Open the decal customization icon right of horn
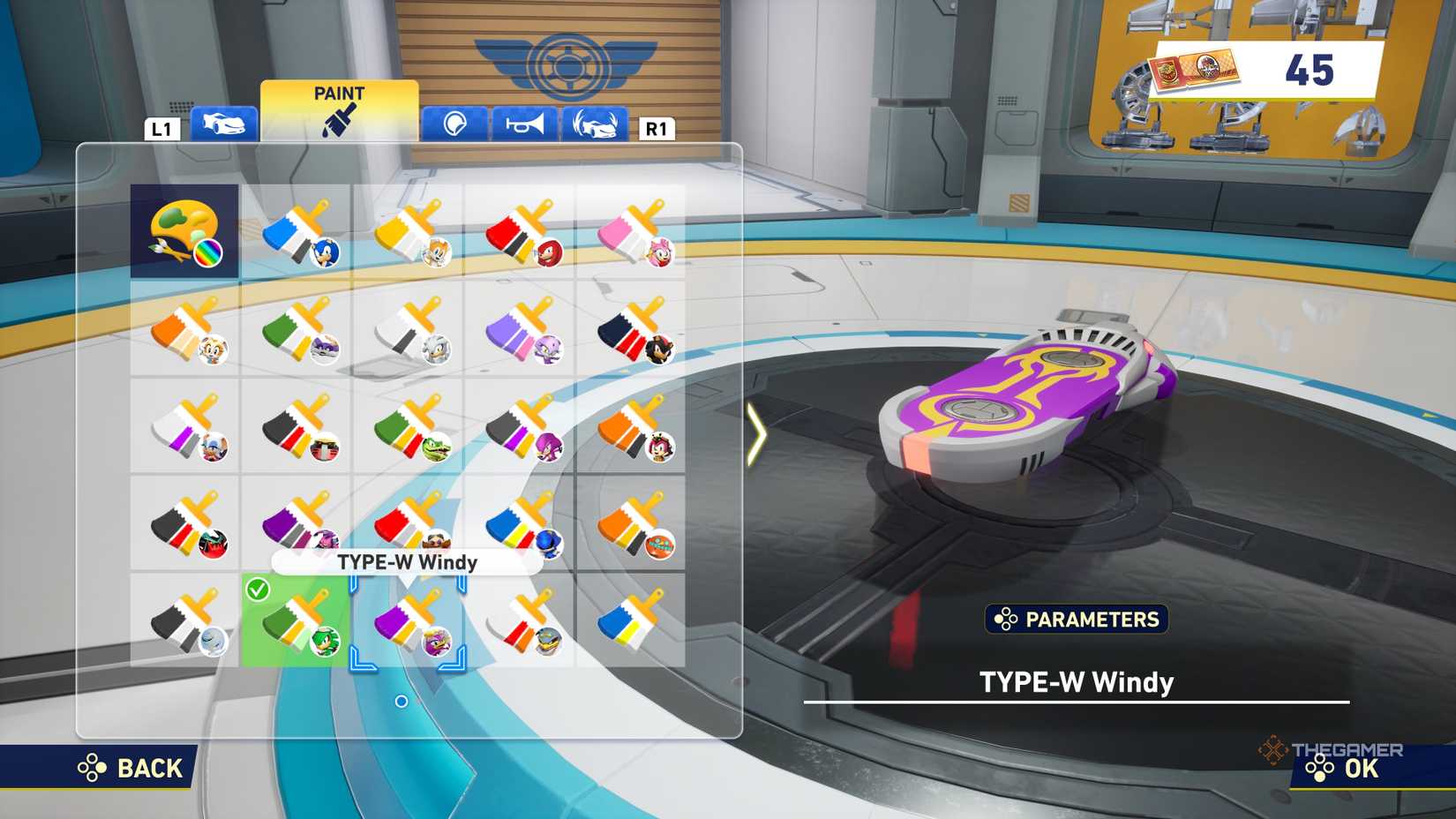1456x819 pixels. (x=596, y=124)
